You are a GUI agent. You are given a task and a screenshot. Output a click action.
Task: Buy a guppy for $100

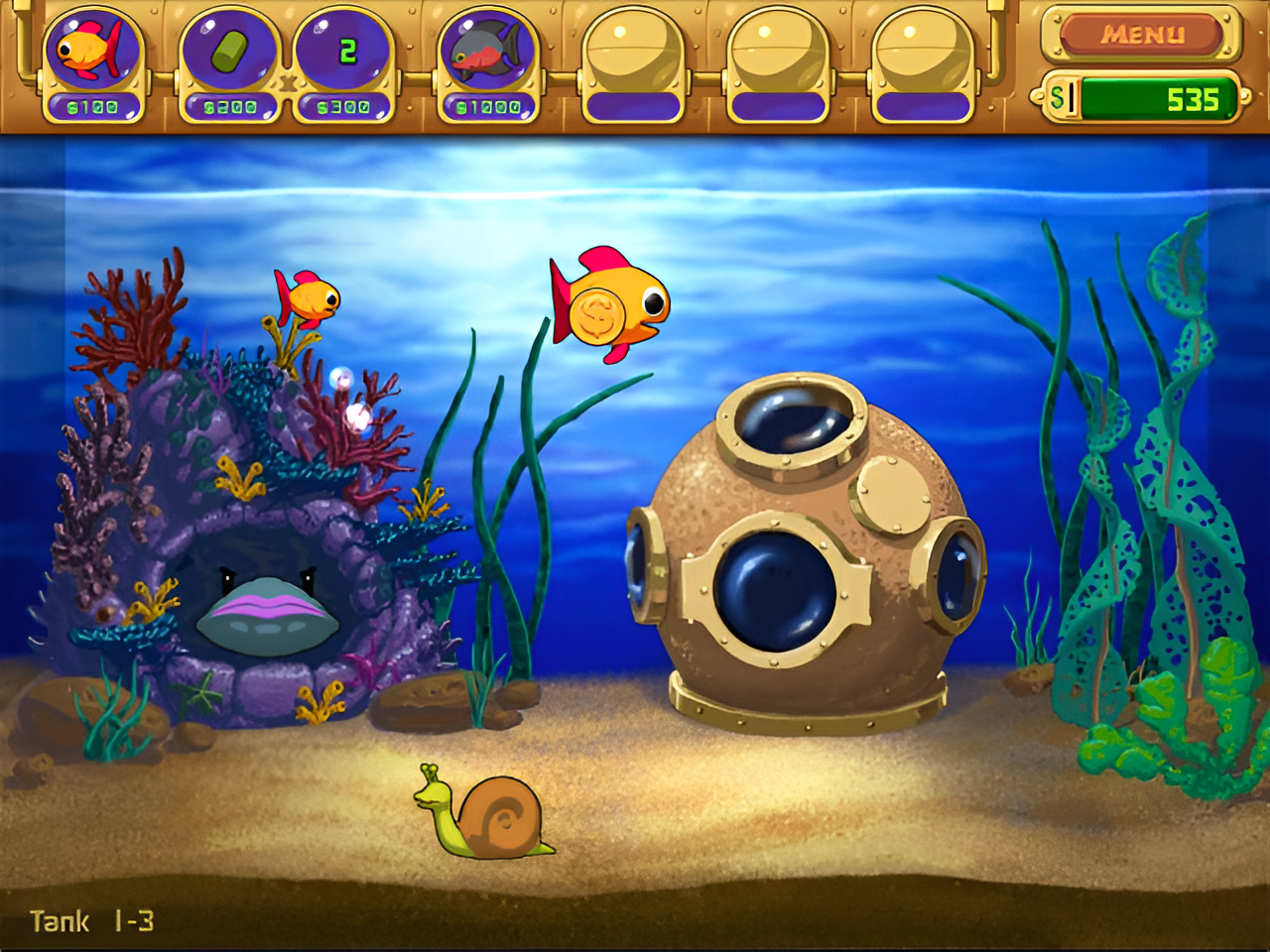pyautogui.click(x=92, y=58)
